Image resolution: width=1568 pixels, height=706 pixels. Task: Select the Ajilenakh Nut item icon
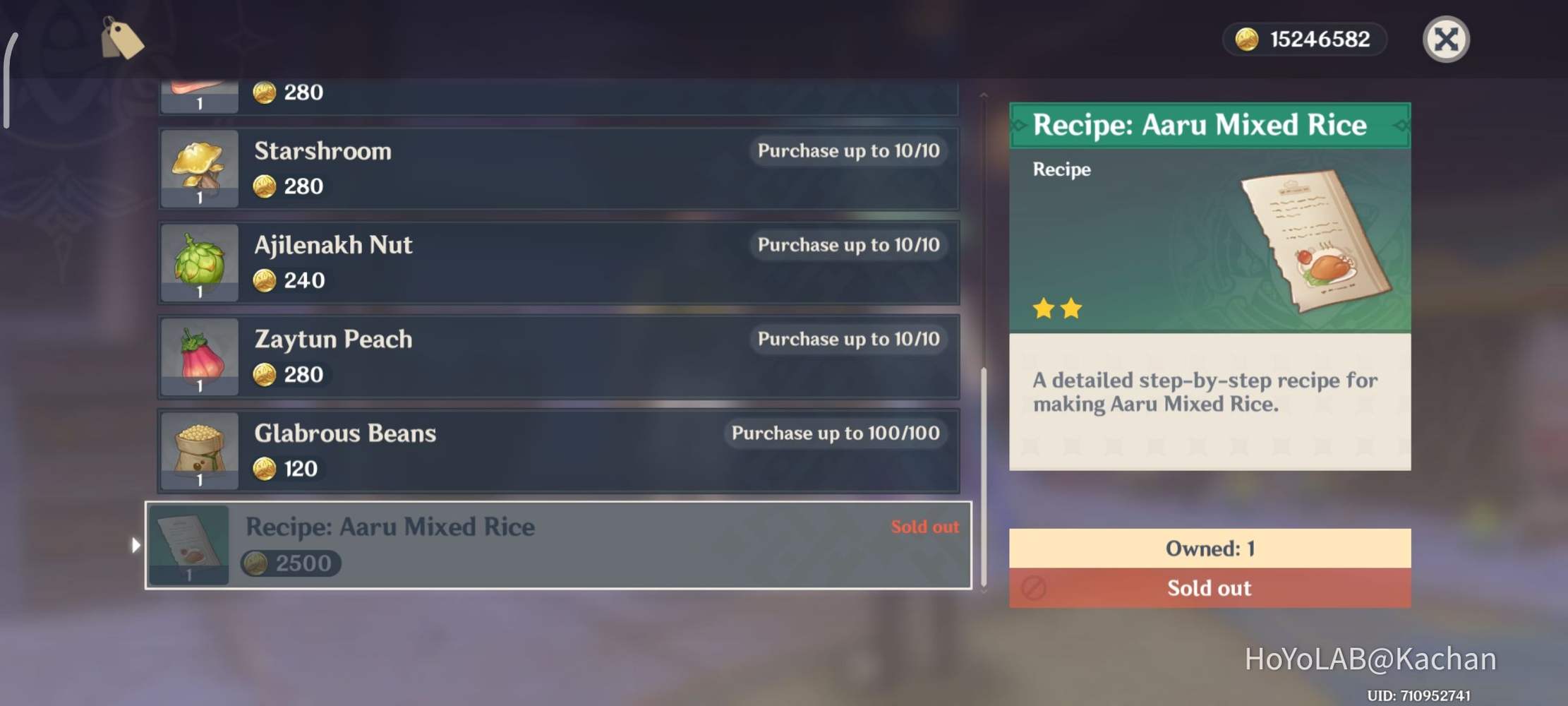point(199,263)
